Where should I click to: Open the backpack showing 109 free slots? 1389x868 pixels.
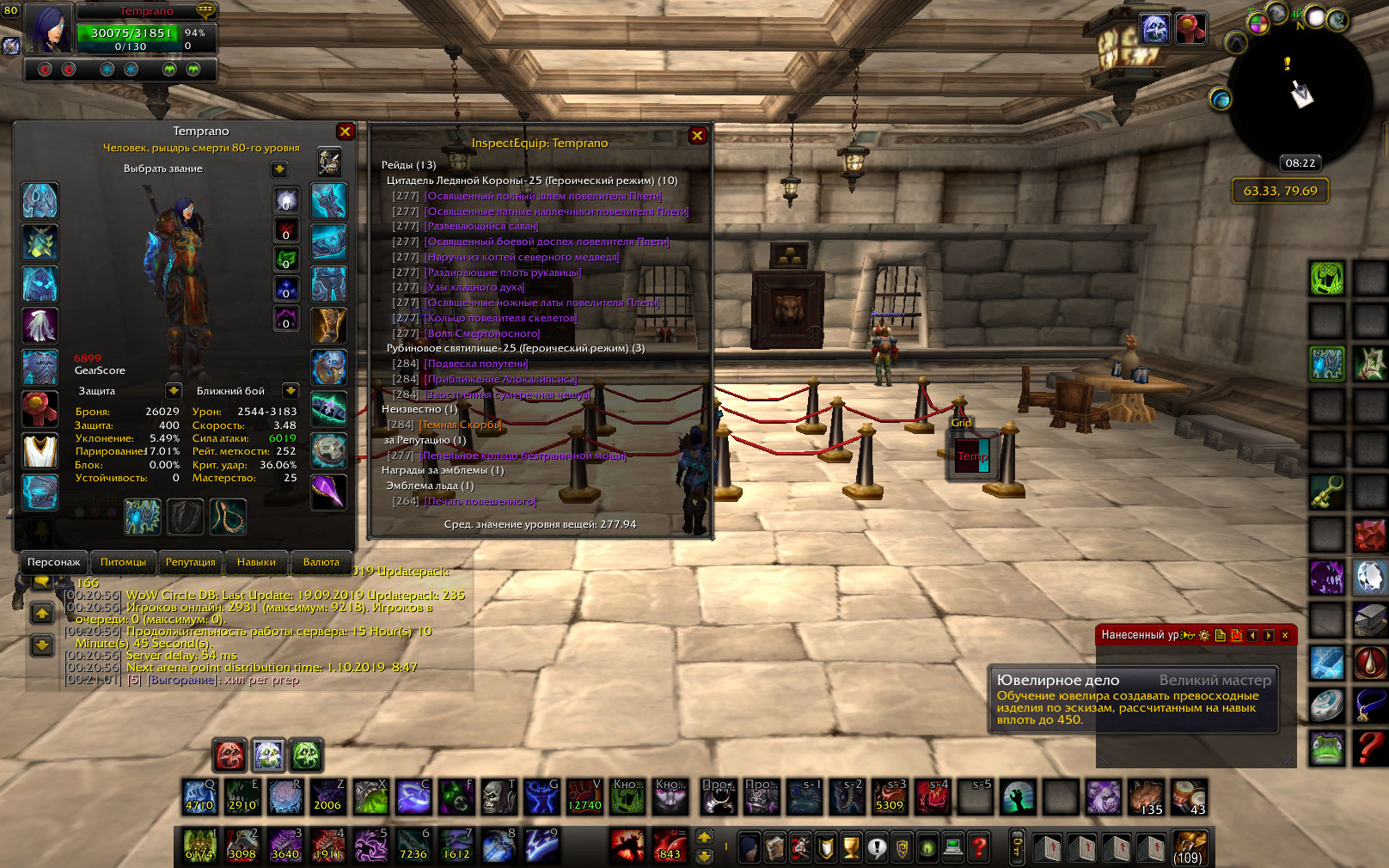tap(1190, 847)
